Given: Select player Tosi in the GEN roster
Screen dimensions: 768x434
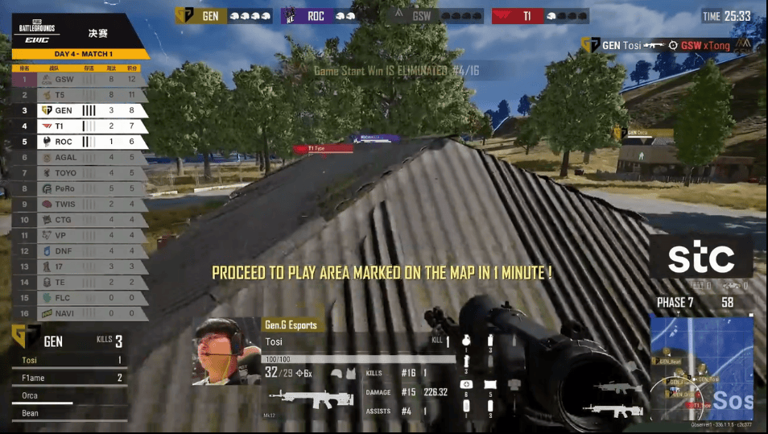Looking at the screenshot, I should [x=68, y=360].
